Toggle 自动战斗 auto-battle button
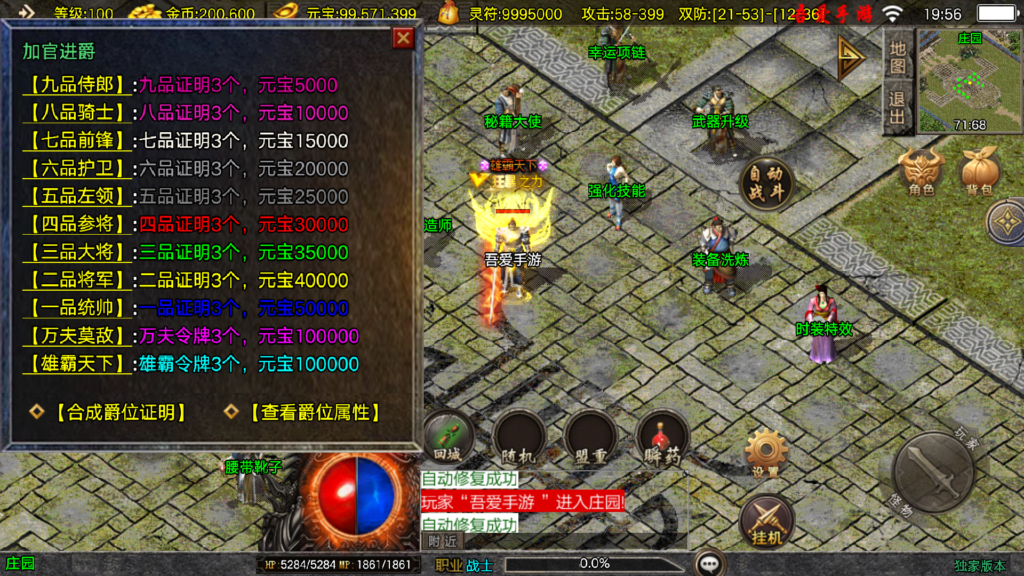 pos(767,184)
